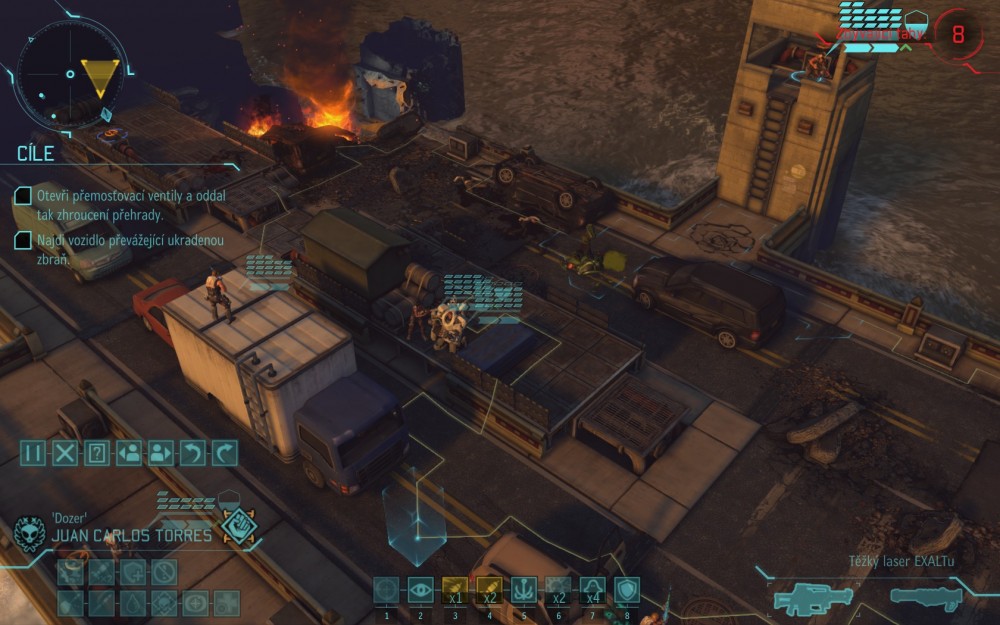This screenshot has width=1000, height=625.
Task: Use the yellow x1 rocket ability
Action: (455, 590)
